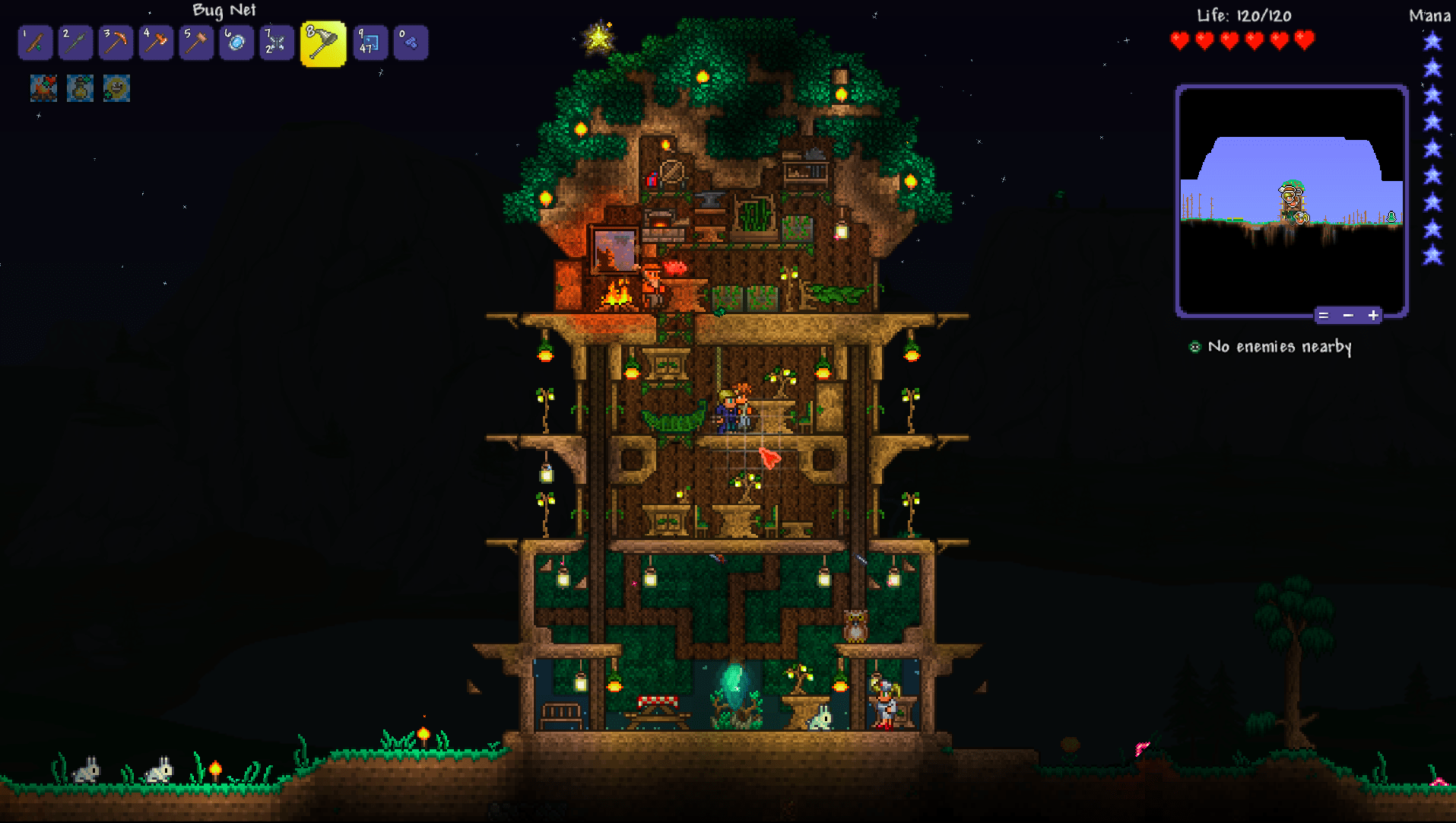Click the minimap display
The width and height of the screenshot is (1456, 823).
tap(1291, 199)
